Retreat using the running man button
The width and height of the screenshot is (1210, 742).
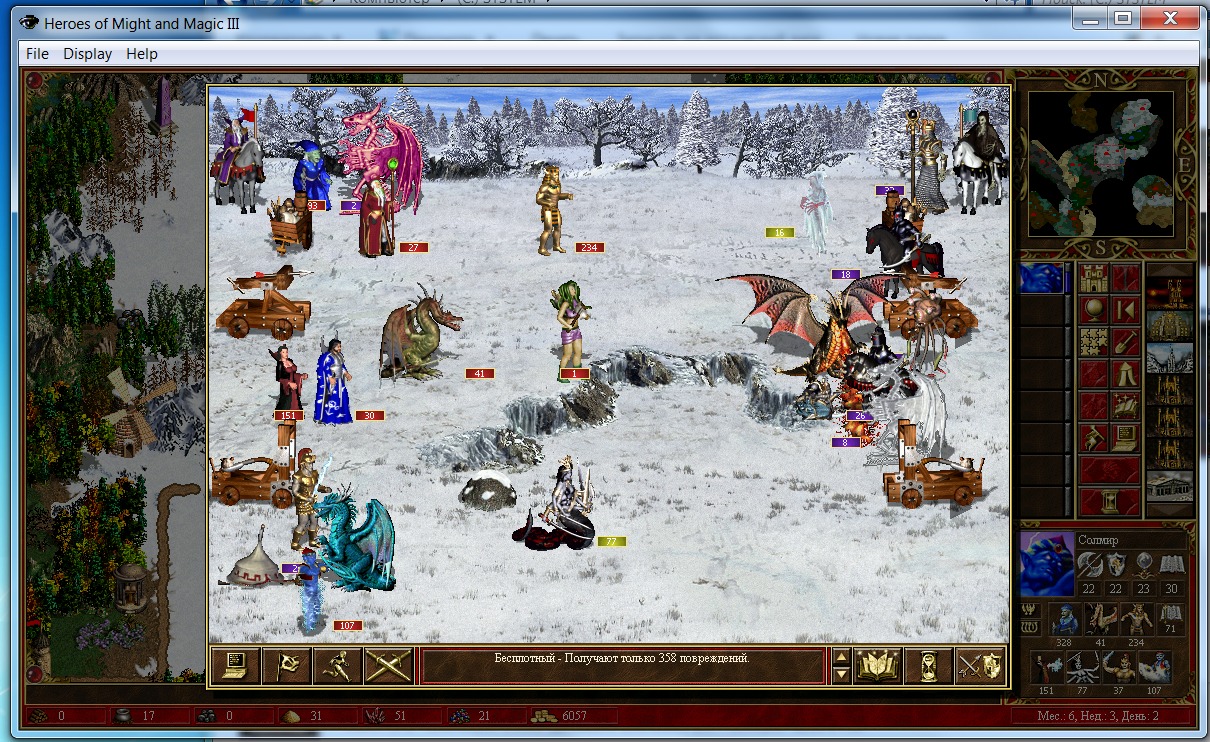coord(337,665)
